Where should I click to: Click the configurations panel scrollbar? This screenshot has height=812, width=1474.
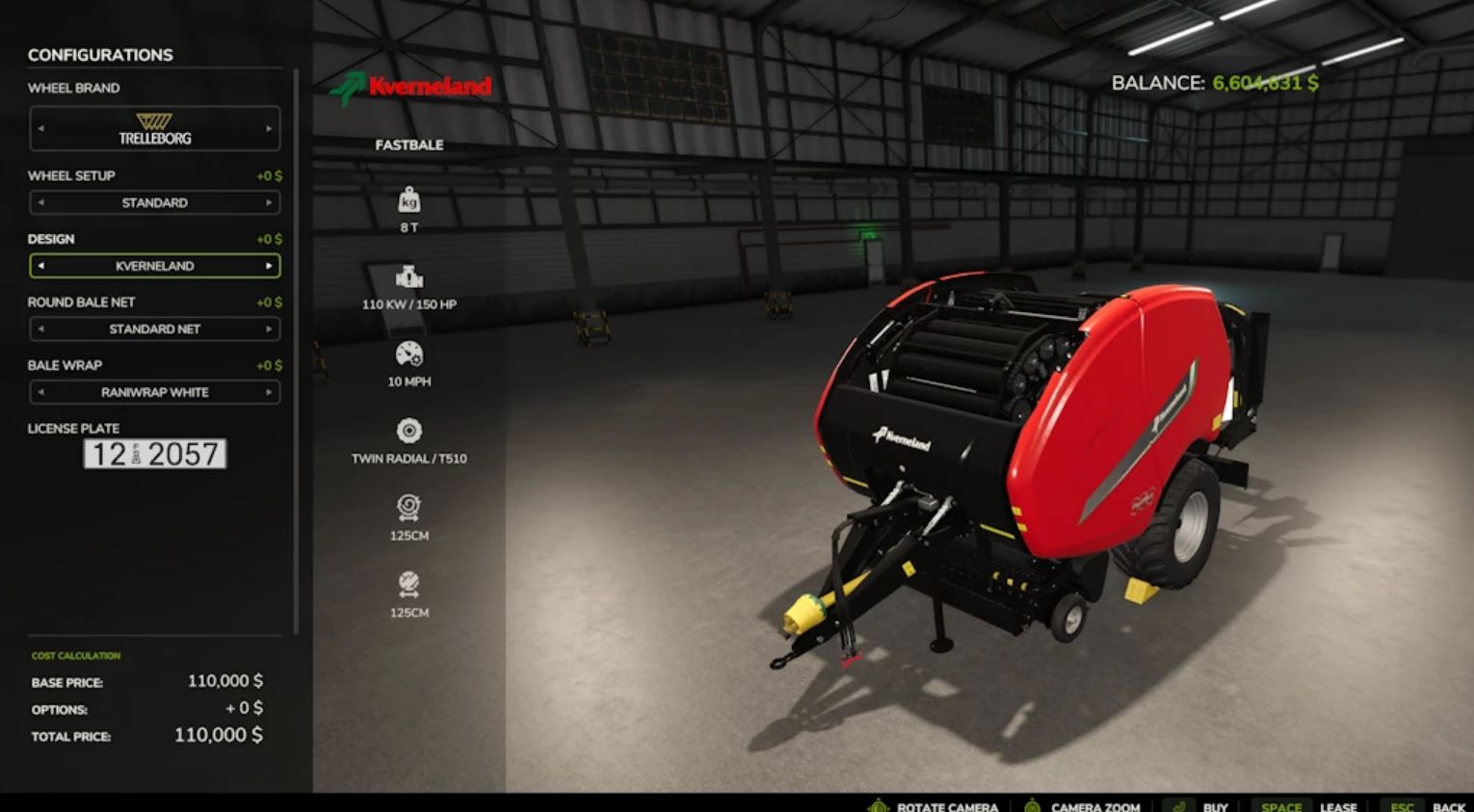coord(296,347)
